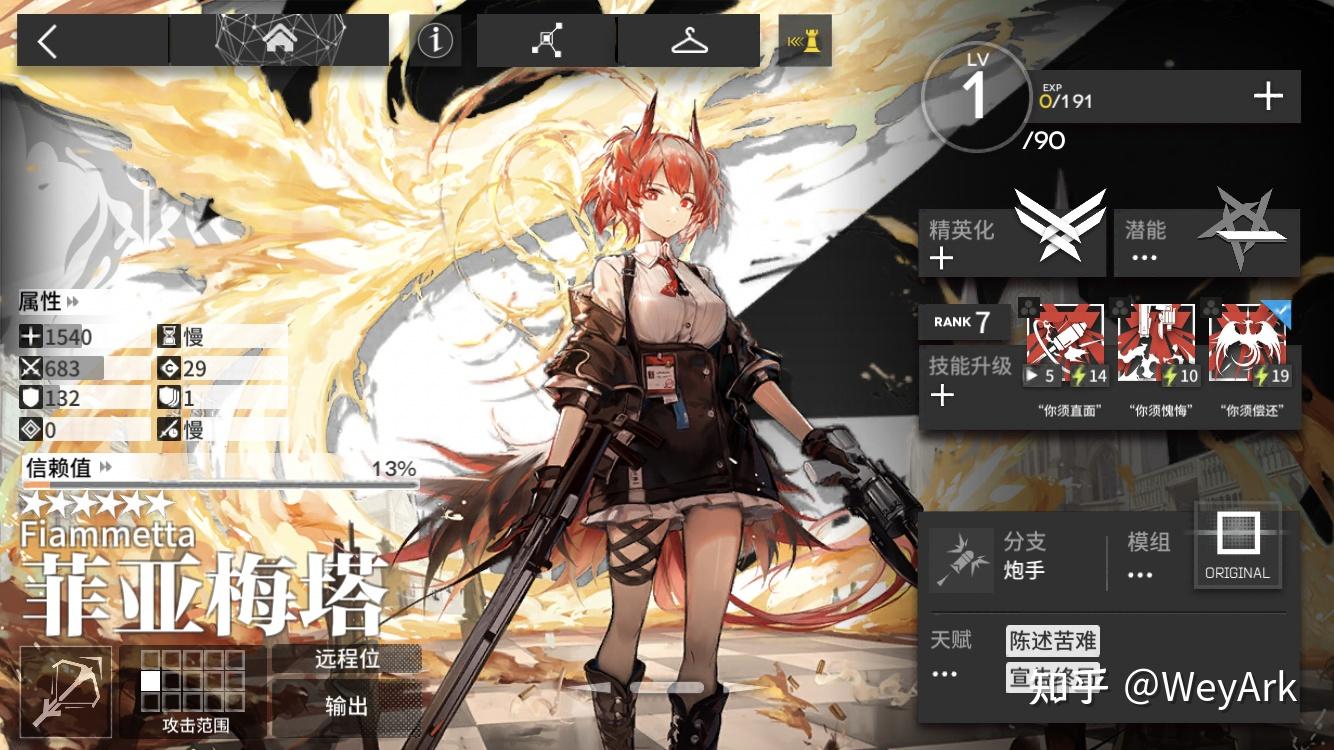Click the info icon in the top bar
This screenshot has height=750, width=1334.
434,40
